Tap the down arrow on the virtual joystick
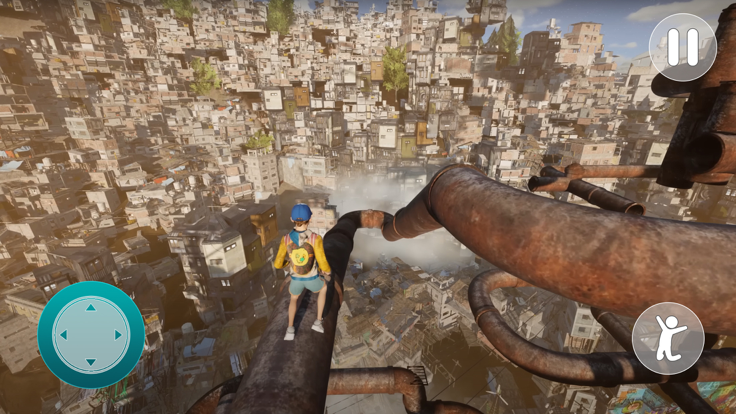Viewport: 736px width, 414px height. (x=91, y=362)
